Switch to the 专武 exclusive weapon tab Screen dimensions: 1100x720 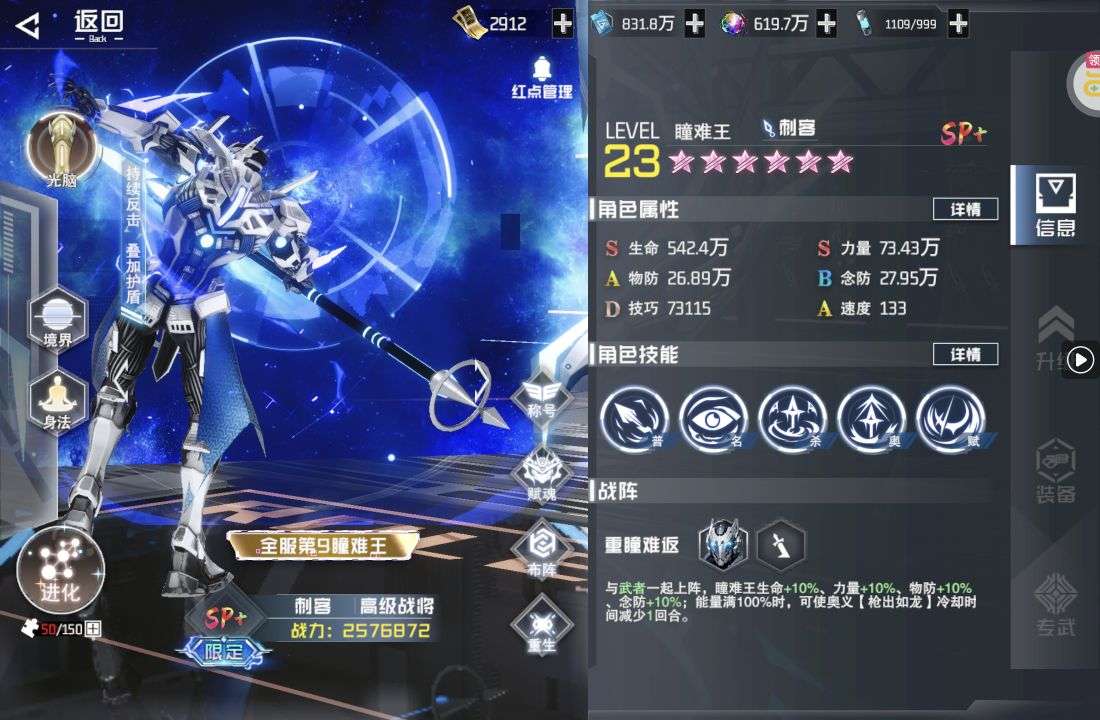[x=1056, y=605]
